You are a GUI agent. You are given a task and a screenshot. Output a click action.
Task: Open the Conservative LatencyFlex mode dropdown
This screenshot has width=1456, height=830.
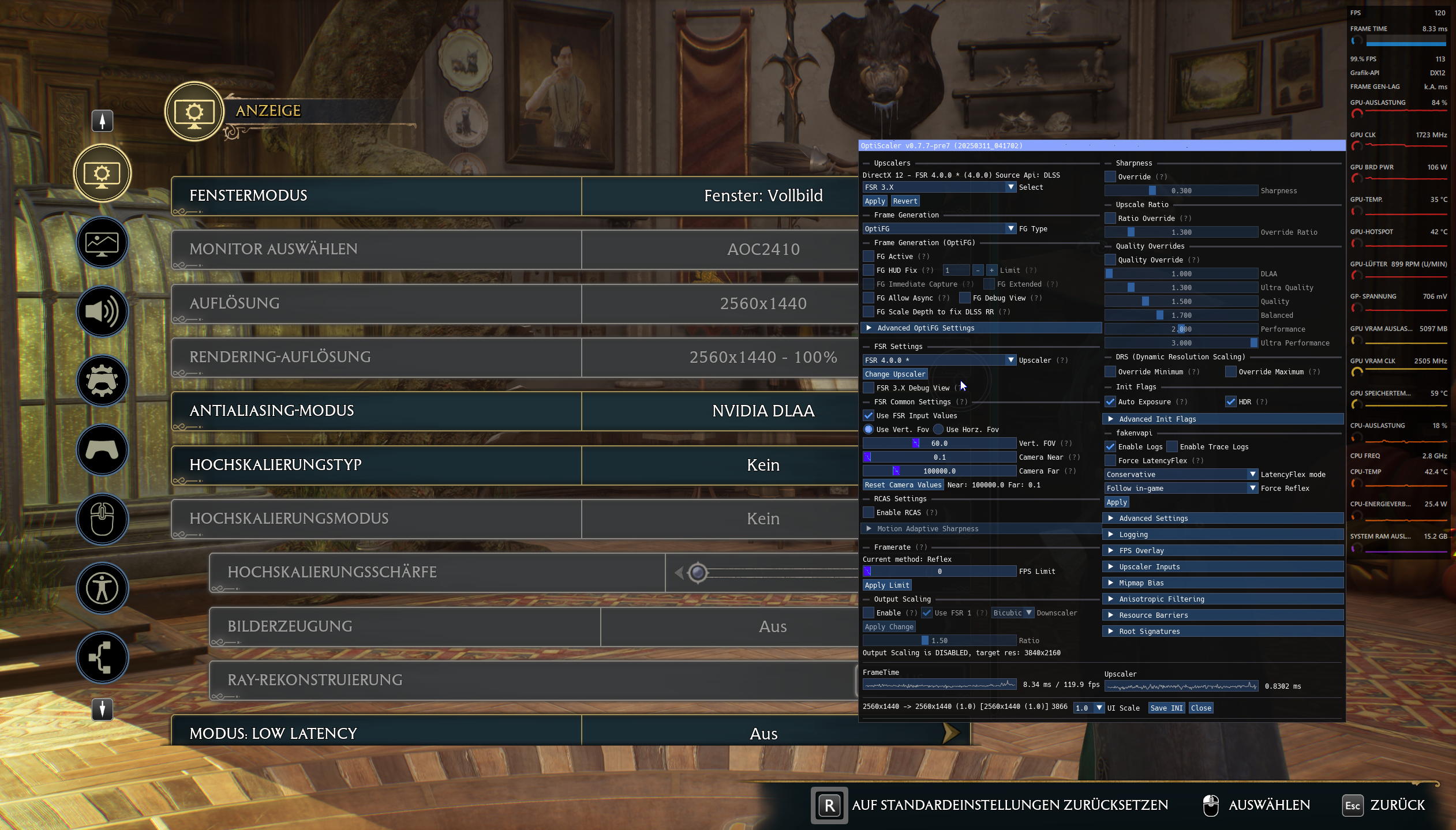pos(1180,474)
